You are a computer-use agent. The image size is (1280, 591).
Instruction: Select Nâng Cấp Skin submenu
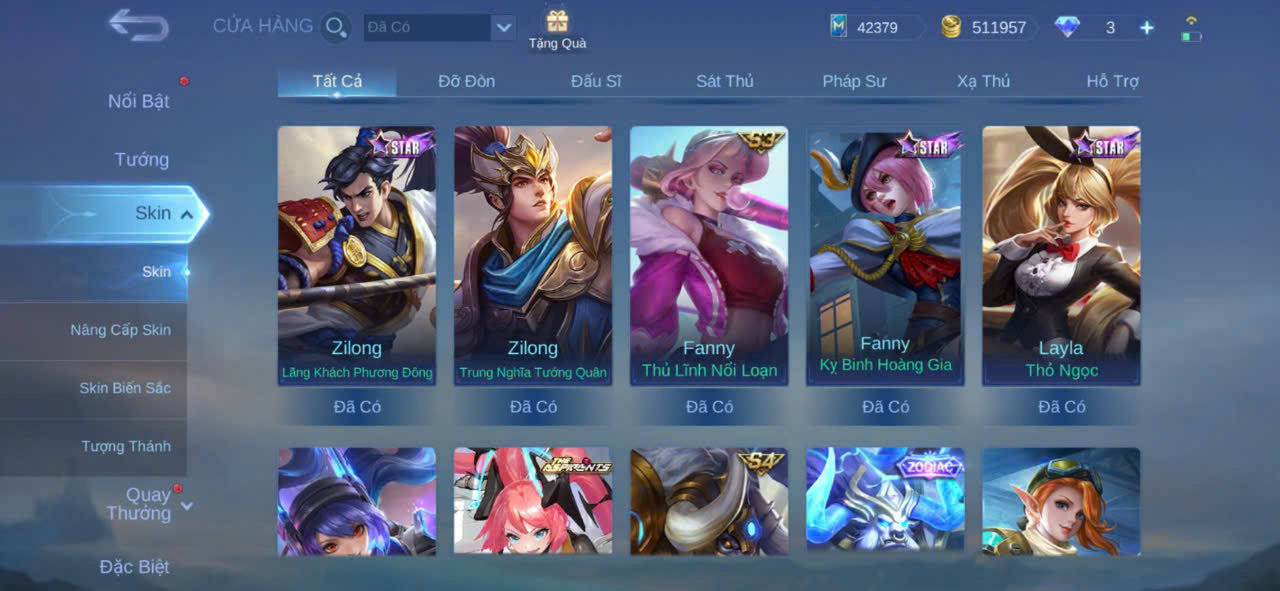tap(120, 330)
